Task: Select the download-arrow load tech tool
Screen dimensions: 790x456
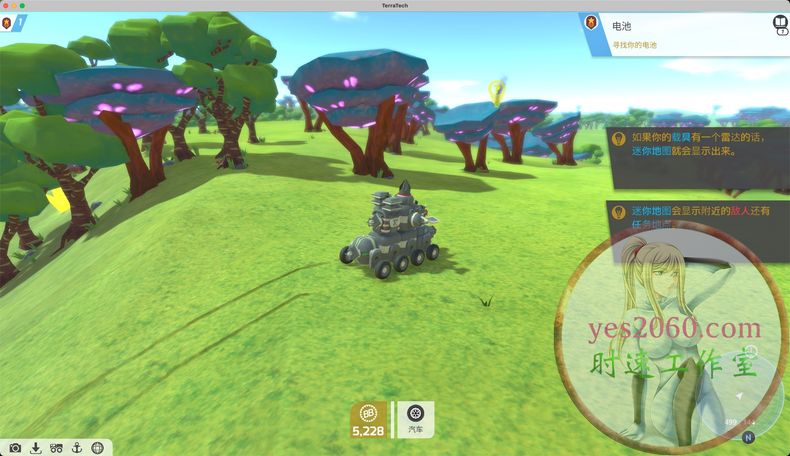Action: click(36, 448)
